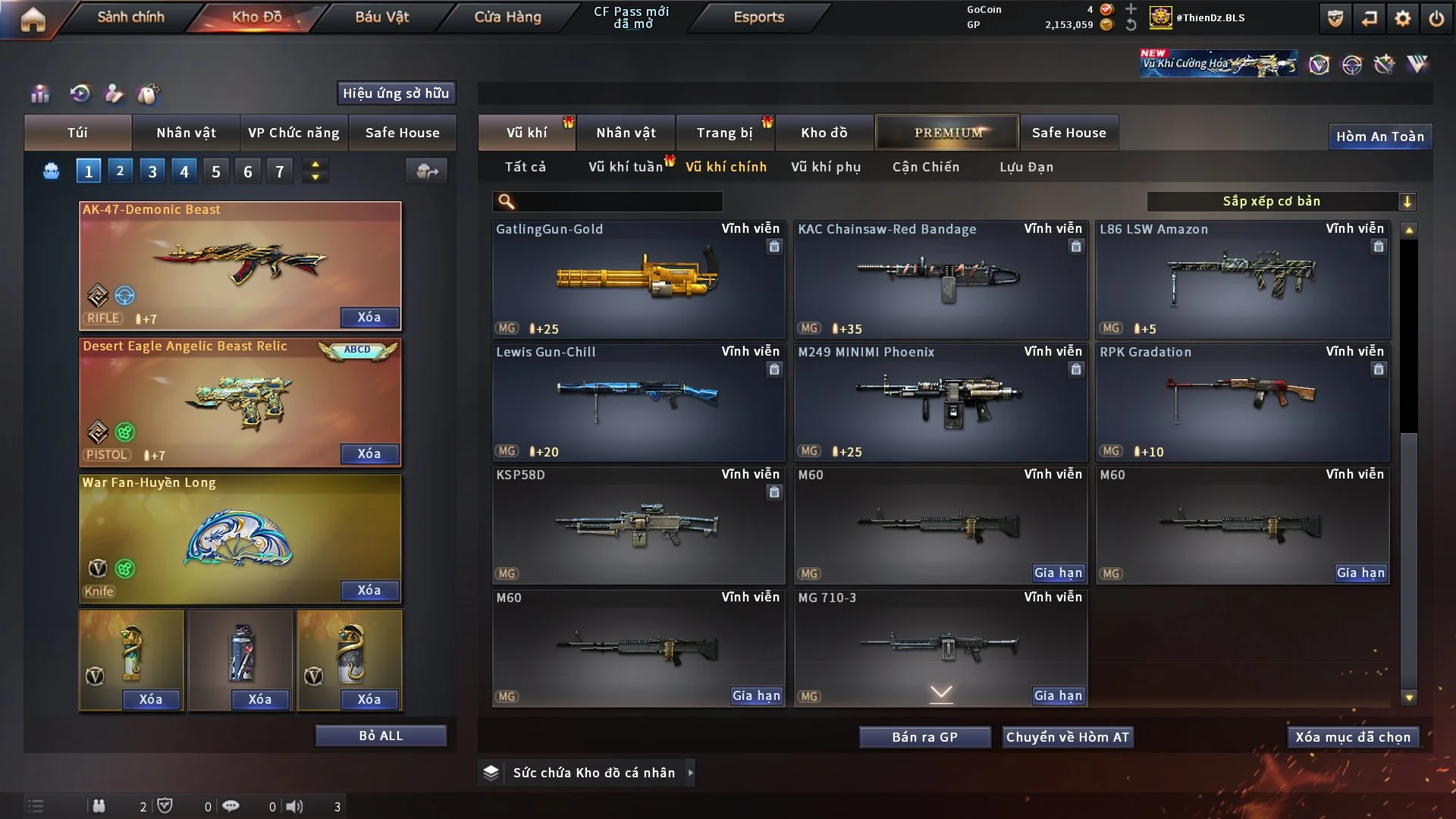
Task: Click Bỏ ALL to unequip everything
Action: (381, 736)
